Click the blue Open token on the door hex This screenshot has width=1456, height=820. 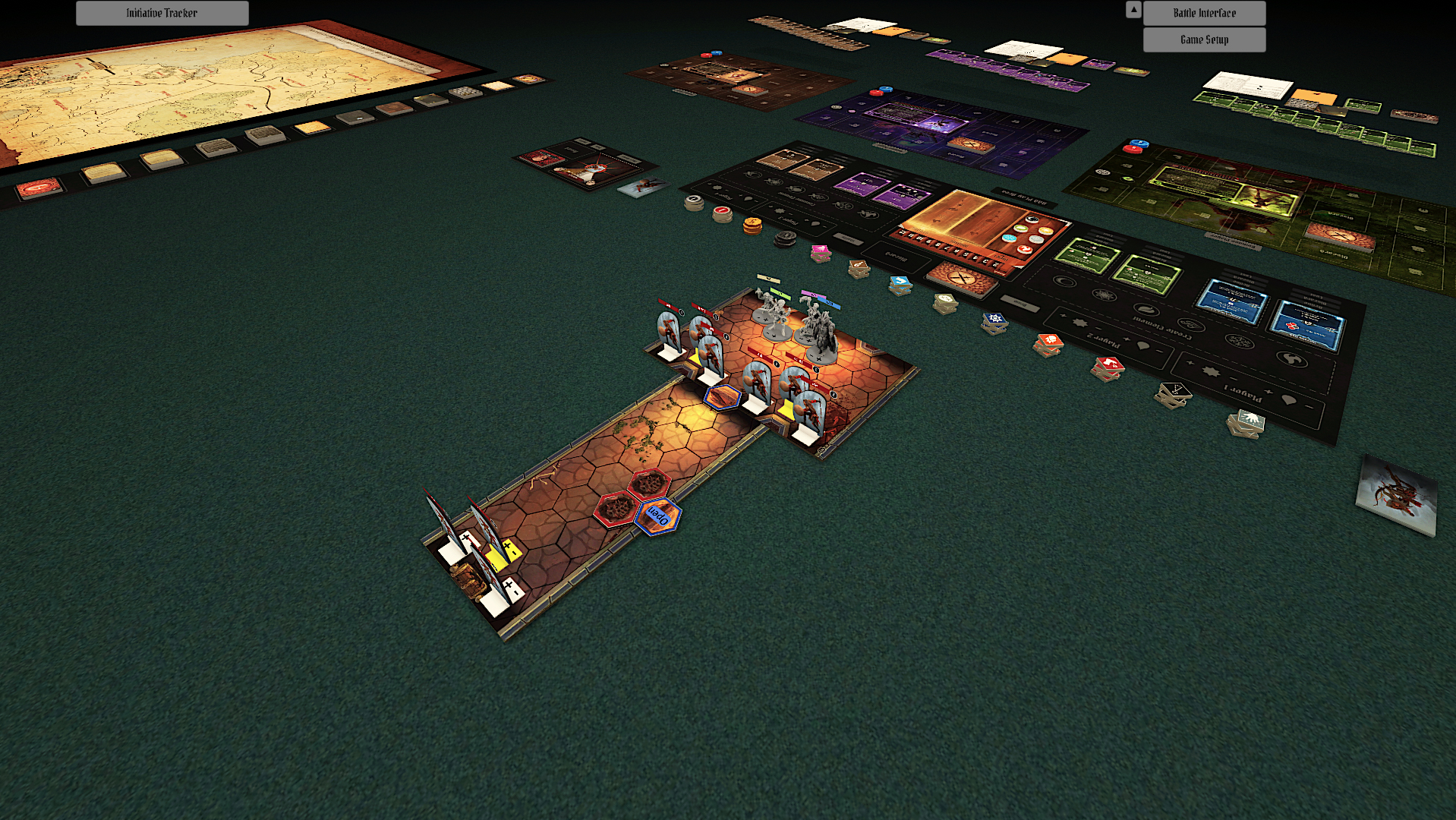pos(659,515)
